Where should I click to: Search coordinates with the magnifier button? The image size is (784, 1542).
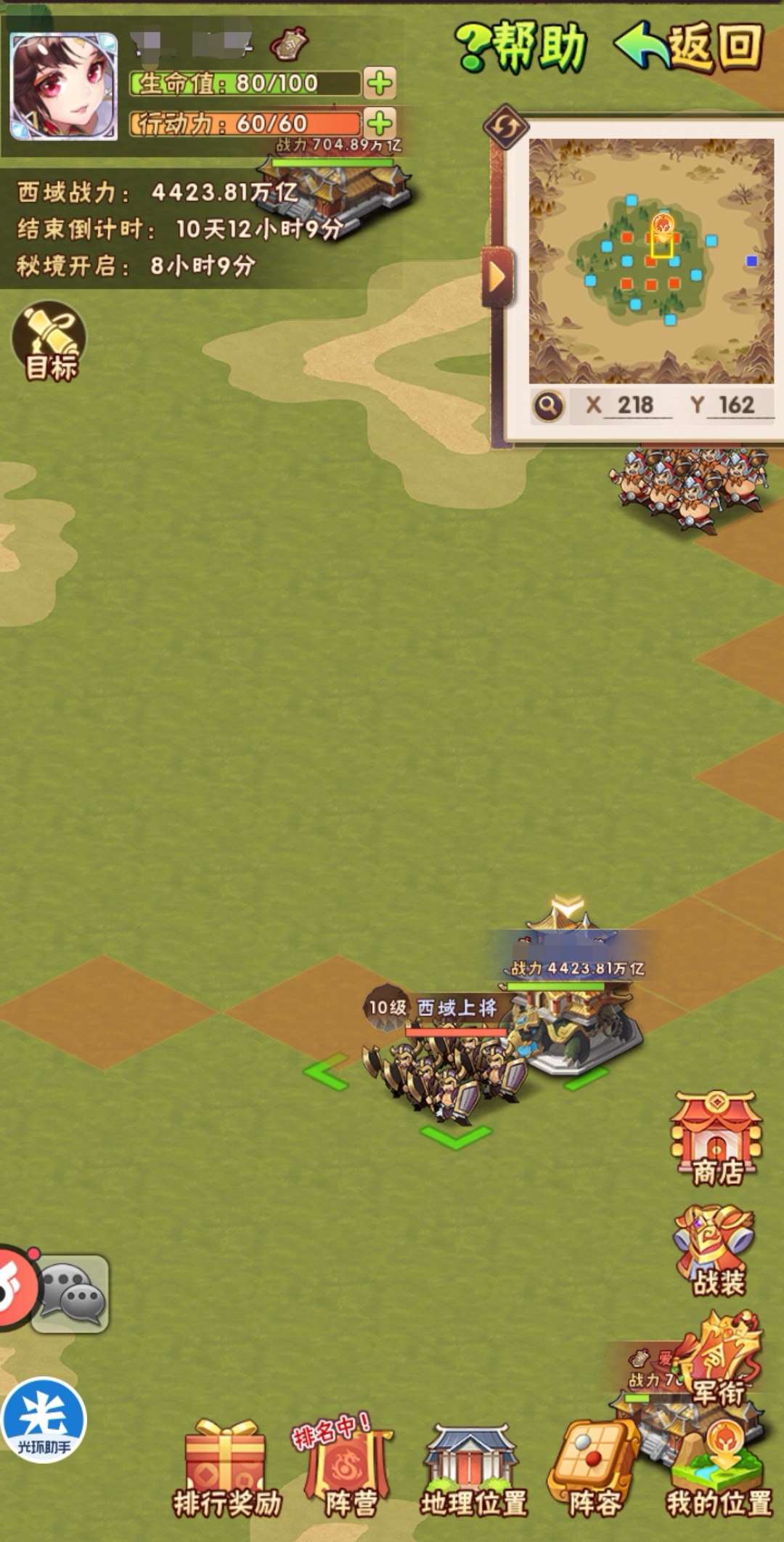[x=549, y=405]
